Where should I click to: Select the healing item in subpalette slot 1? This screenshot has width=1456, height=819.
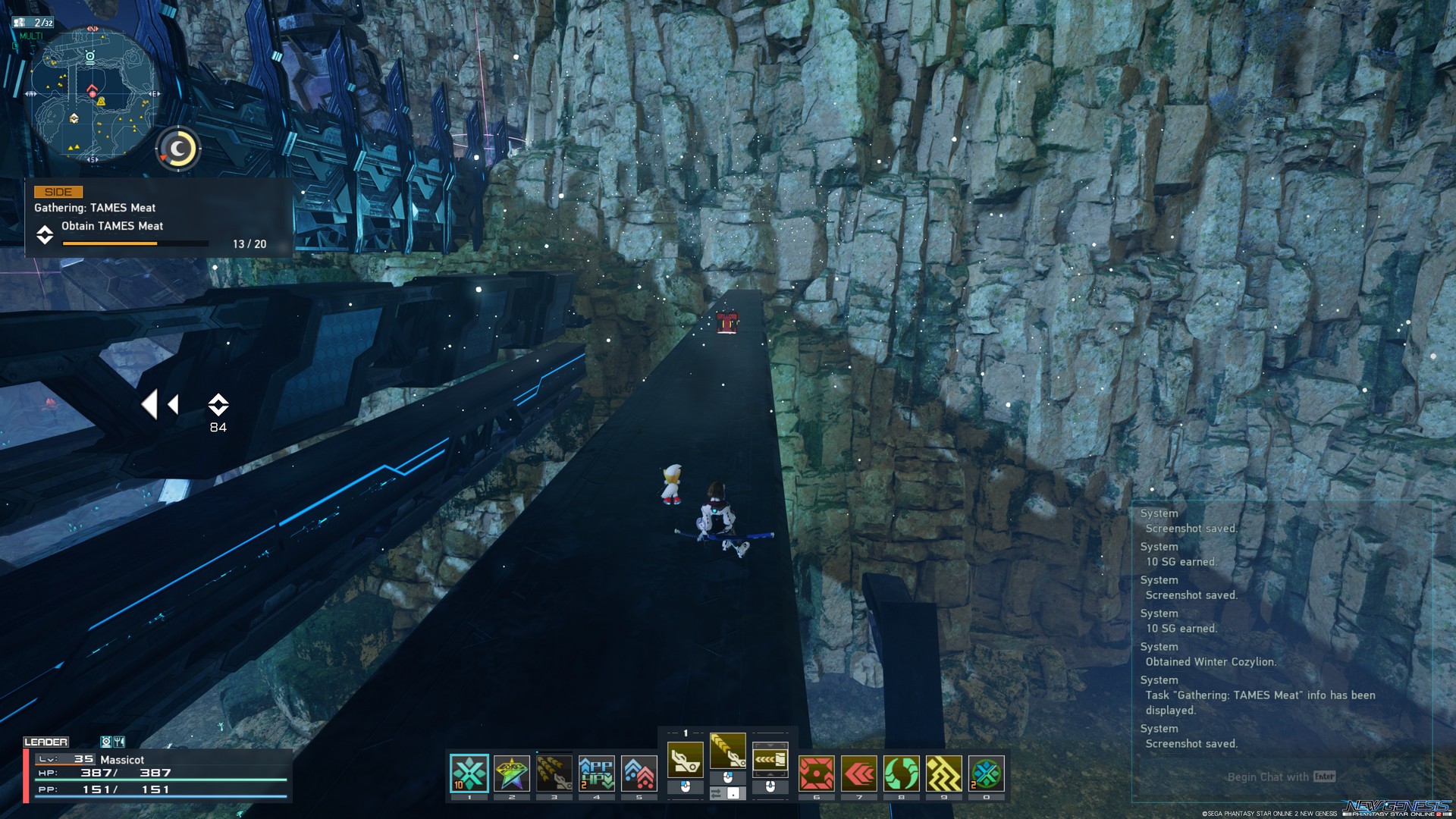[469, 772]
